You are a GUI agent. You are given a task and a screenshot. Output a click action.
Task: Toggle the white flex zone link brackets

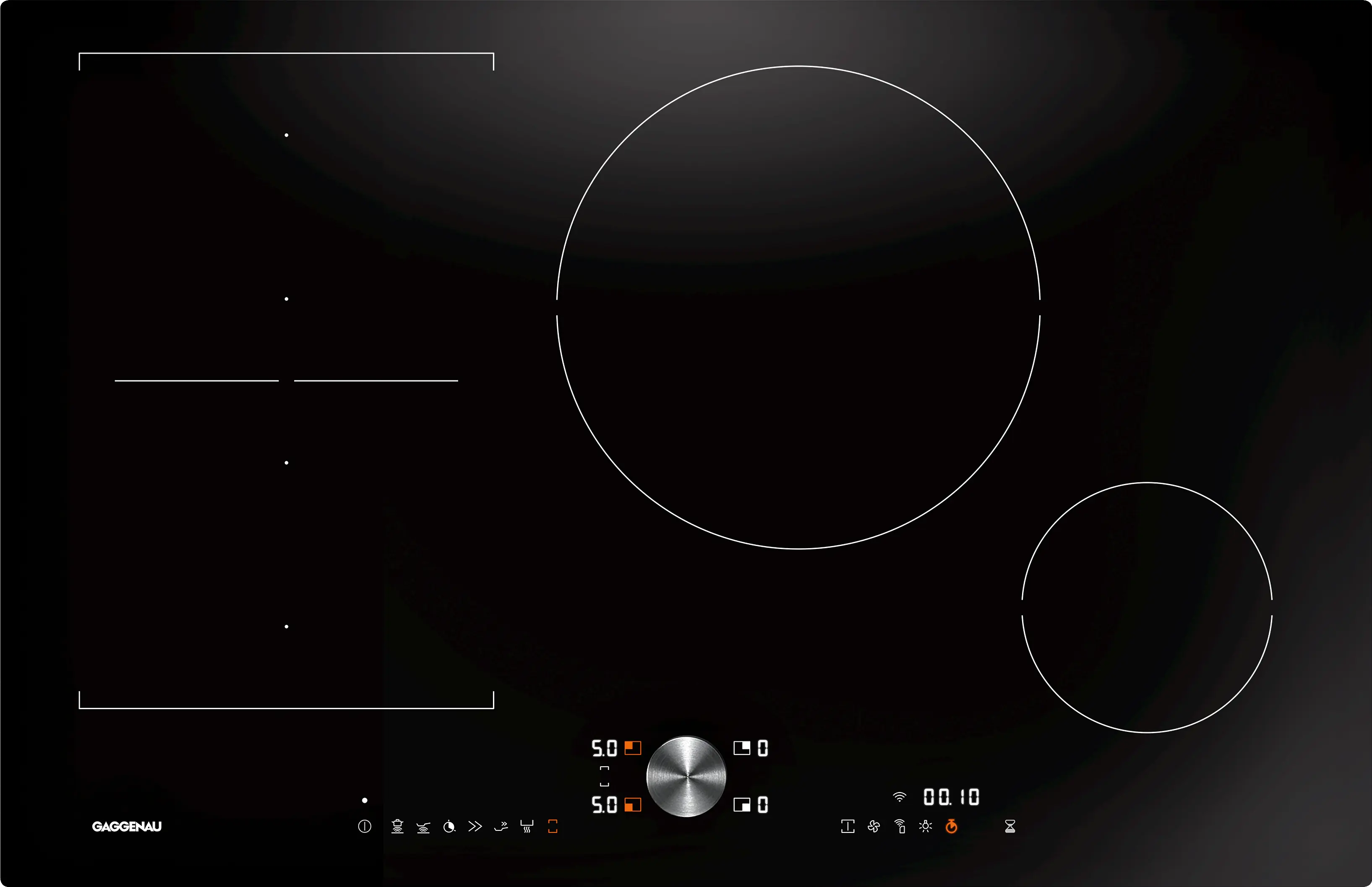pos(604,776)
